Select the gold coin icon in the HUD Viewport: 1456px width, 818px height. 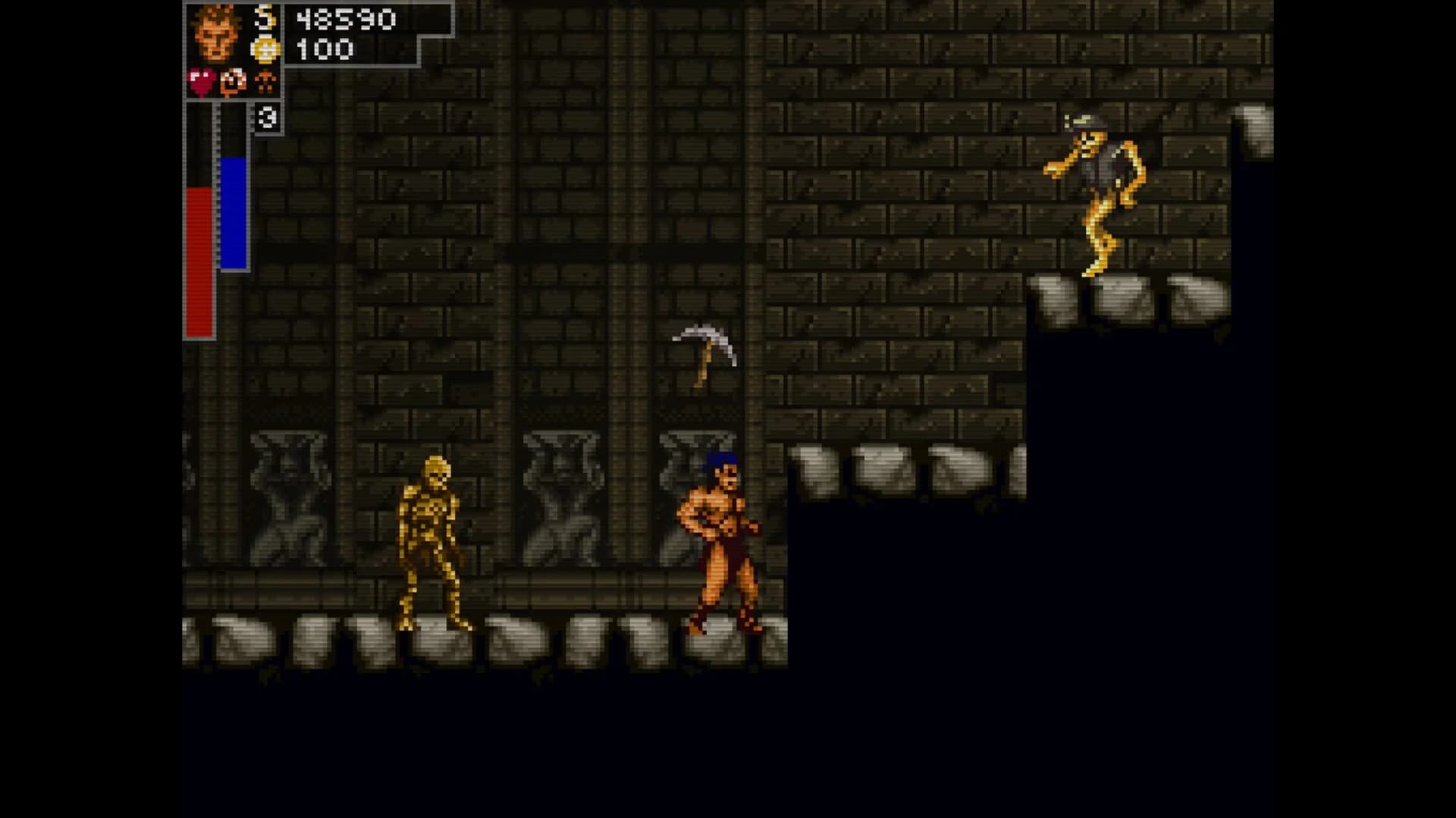(x=265, y=47)
